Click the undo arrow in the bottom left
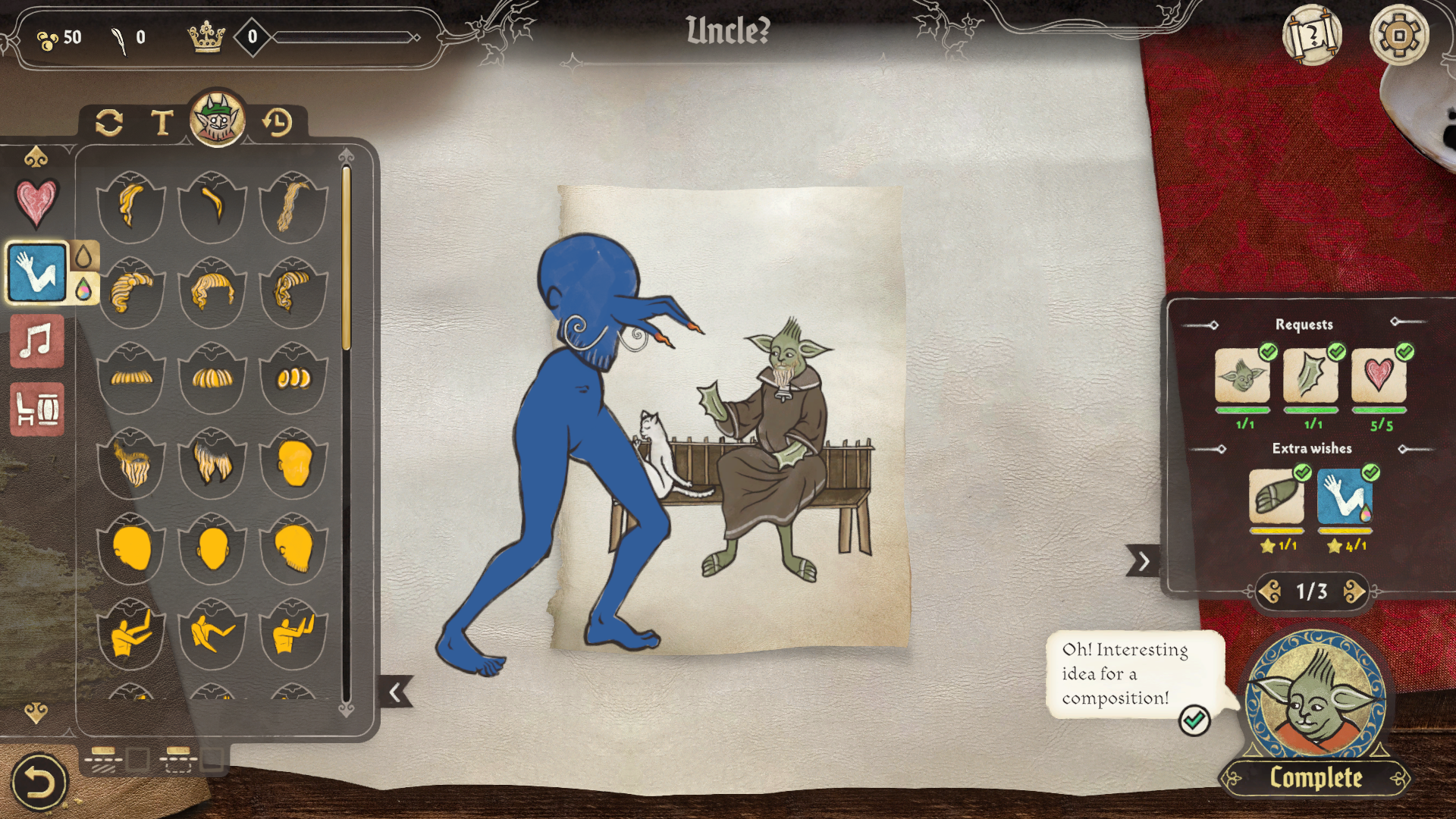The height and width of the screenshot is (819, 1456). tap(39, 780)
